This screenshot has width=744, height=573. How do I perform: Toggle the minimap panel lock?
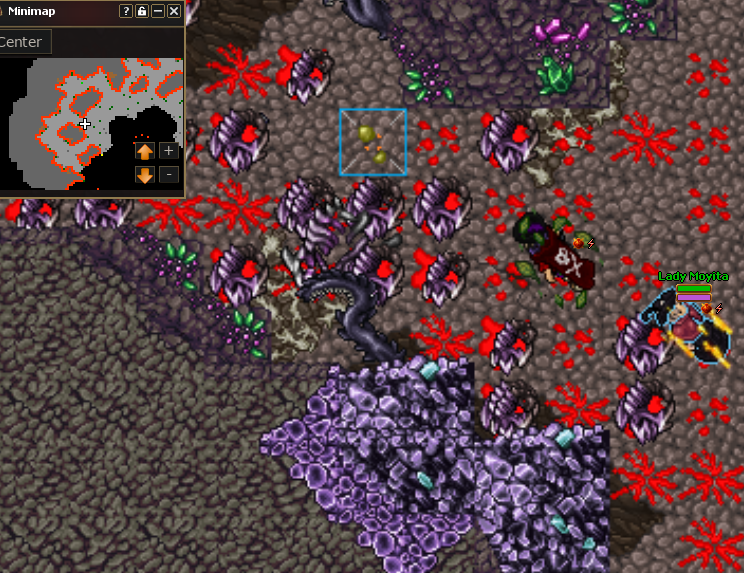(x=142, y=11)
